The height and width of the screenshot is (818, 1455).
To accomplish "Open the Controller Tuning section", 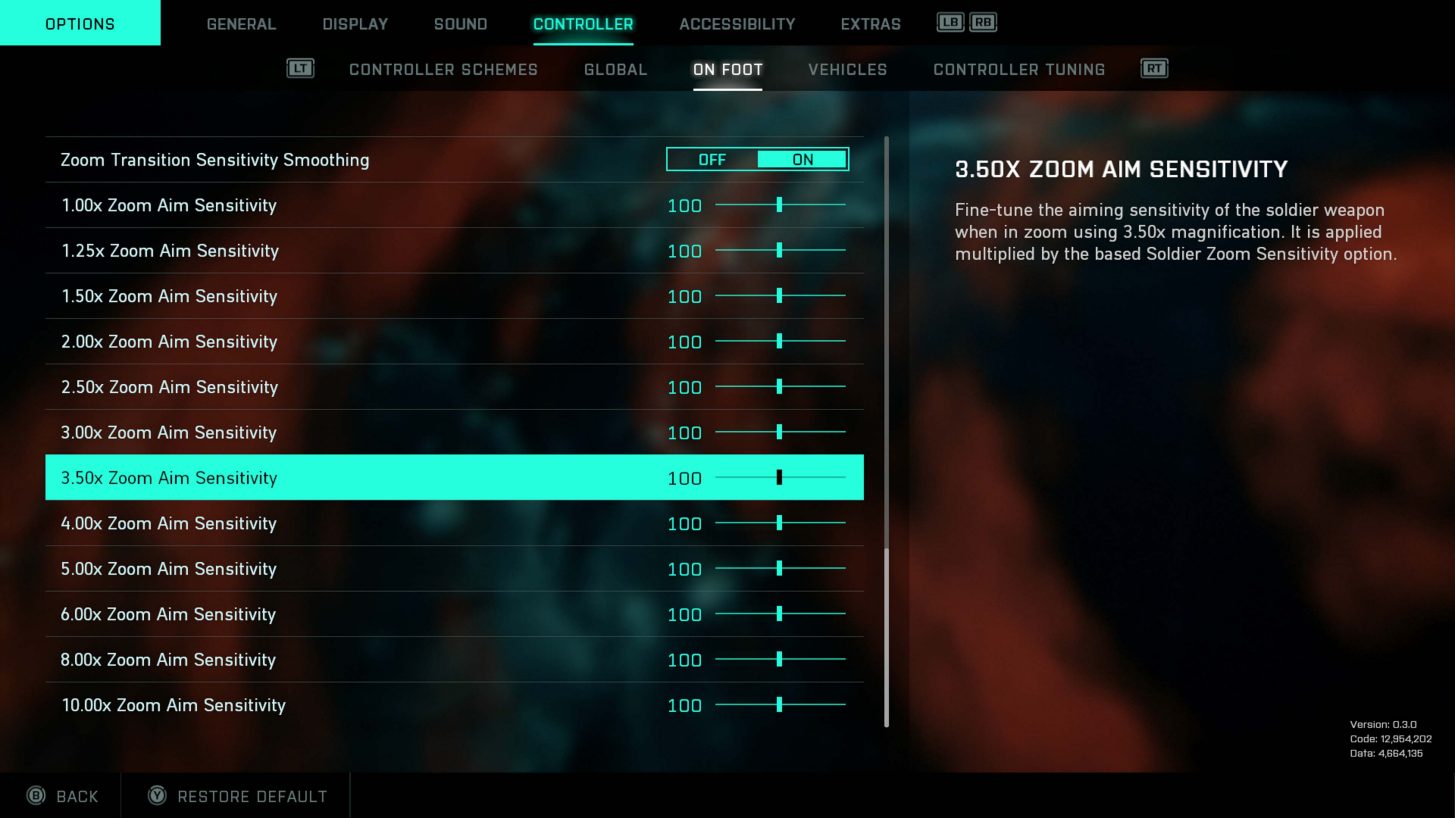I will [1018, 69].
